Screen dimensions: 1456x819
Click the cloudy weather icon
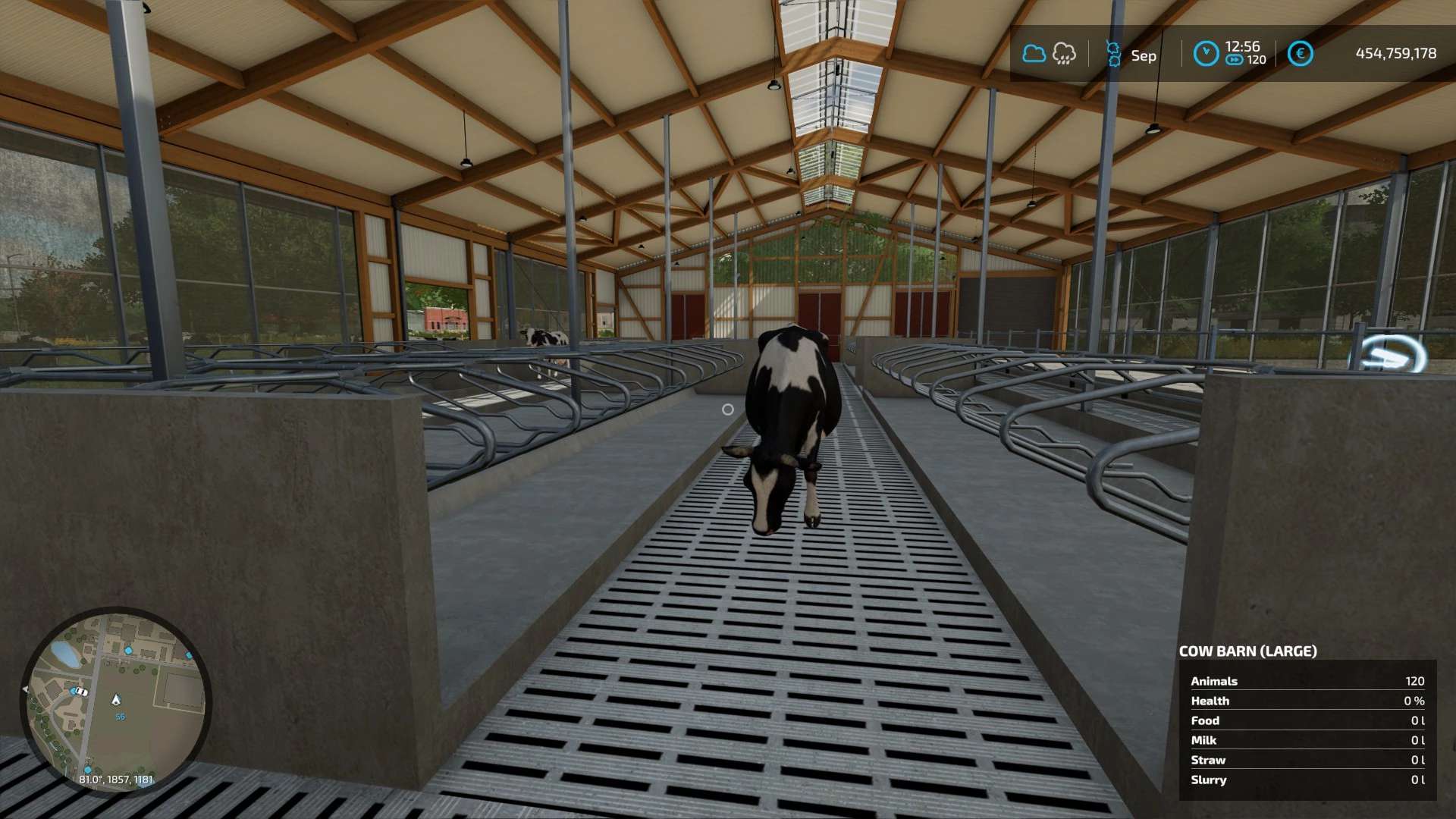[x=1034, y=54]
